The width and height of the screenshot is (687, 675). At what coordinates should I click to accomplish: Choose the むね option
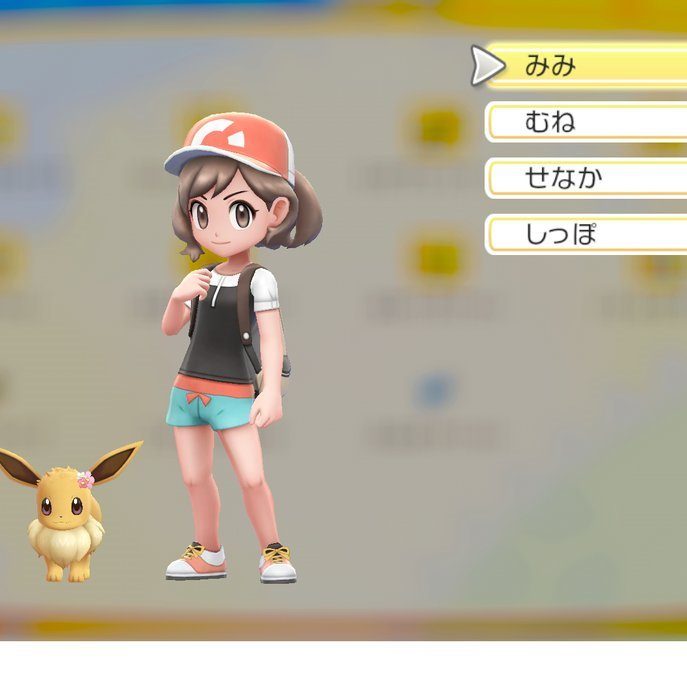pyautogui.click(x=585, y=123)
